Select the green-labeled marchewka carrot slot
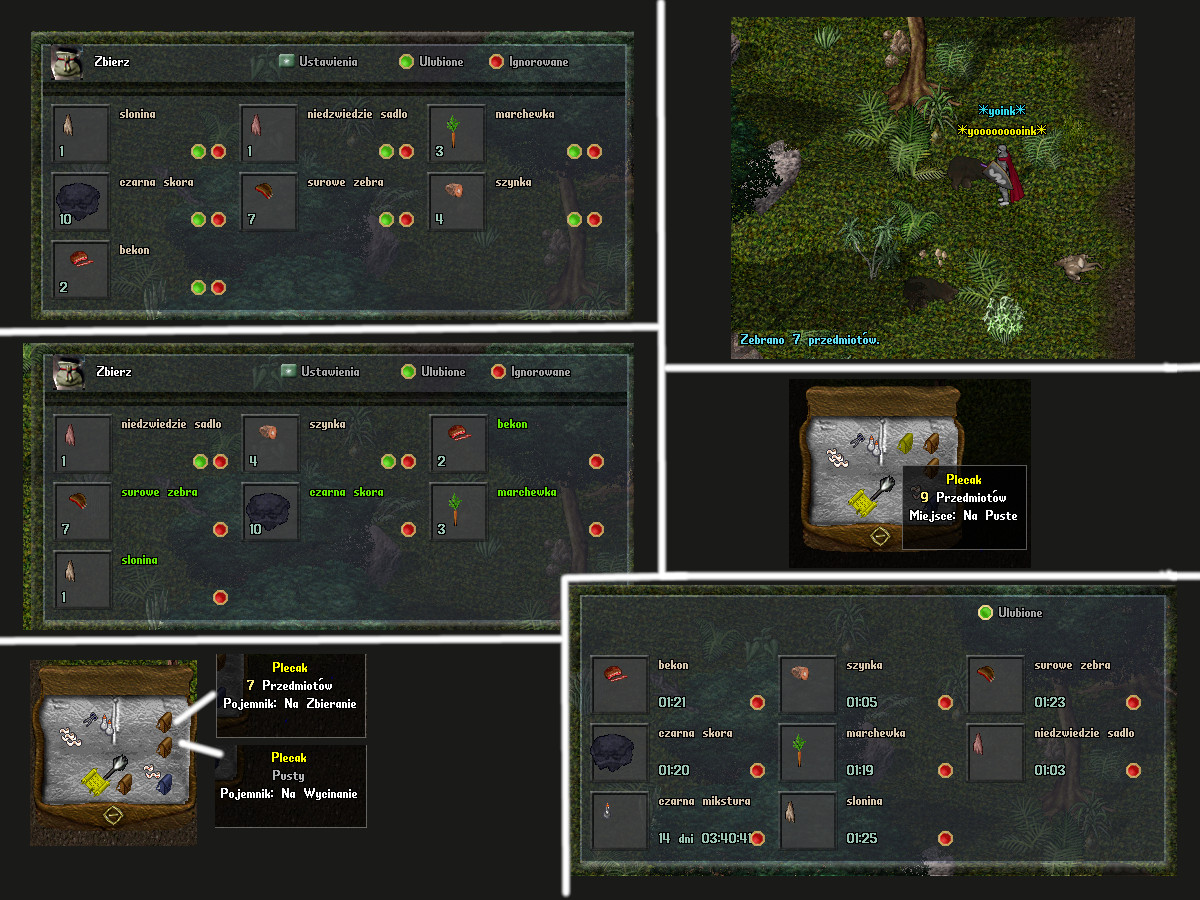 click(x=459, y=511)
